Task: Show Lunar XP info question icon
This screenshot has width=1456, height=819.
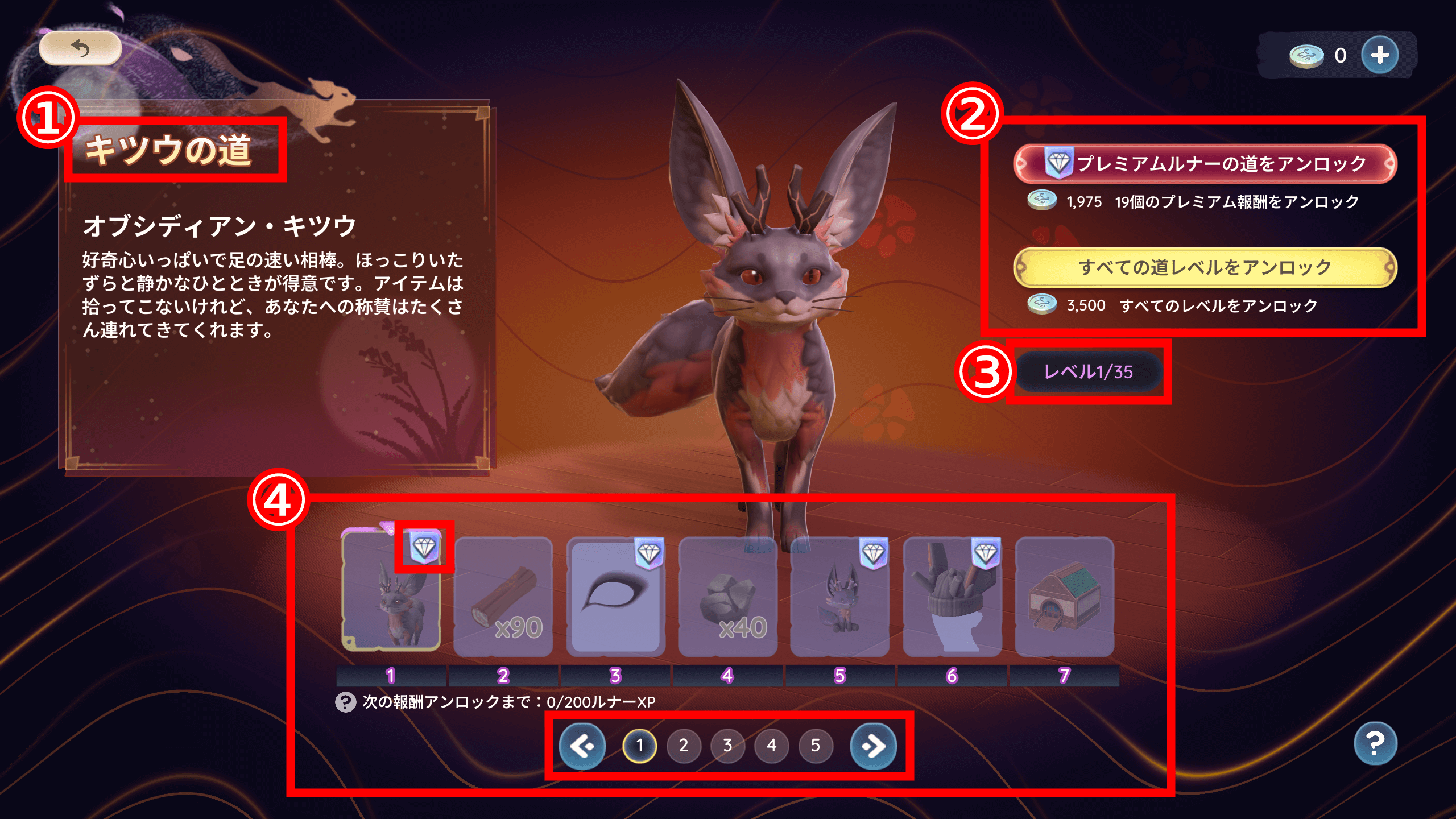Action: tap(345, 702)
